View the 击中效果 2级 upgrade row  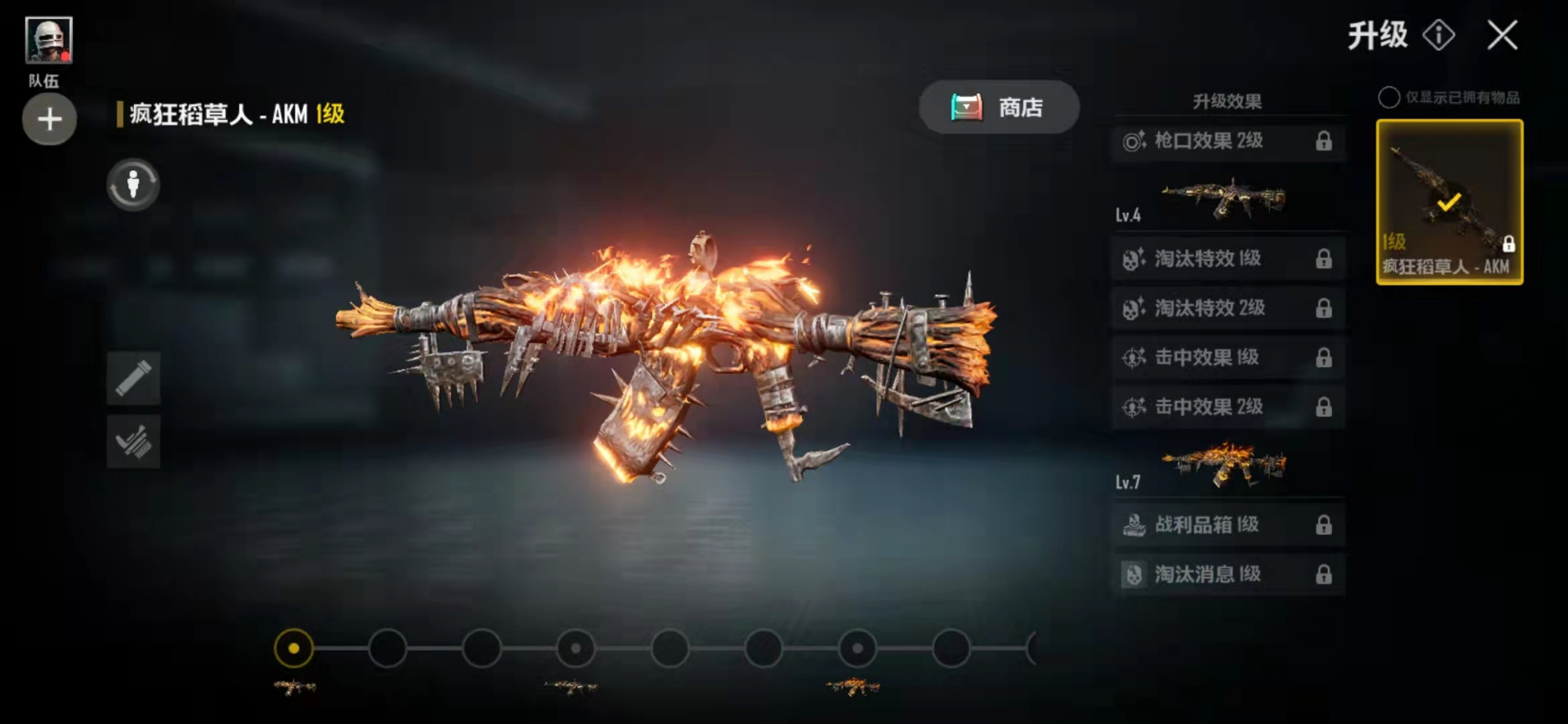[1228, 407]
